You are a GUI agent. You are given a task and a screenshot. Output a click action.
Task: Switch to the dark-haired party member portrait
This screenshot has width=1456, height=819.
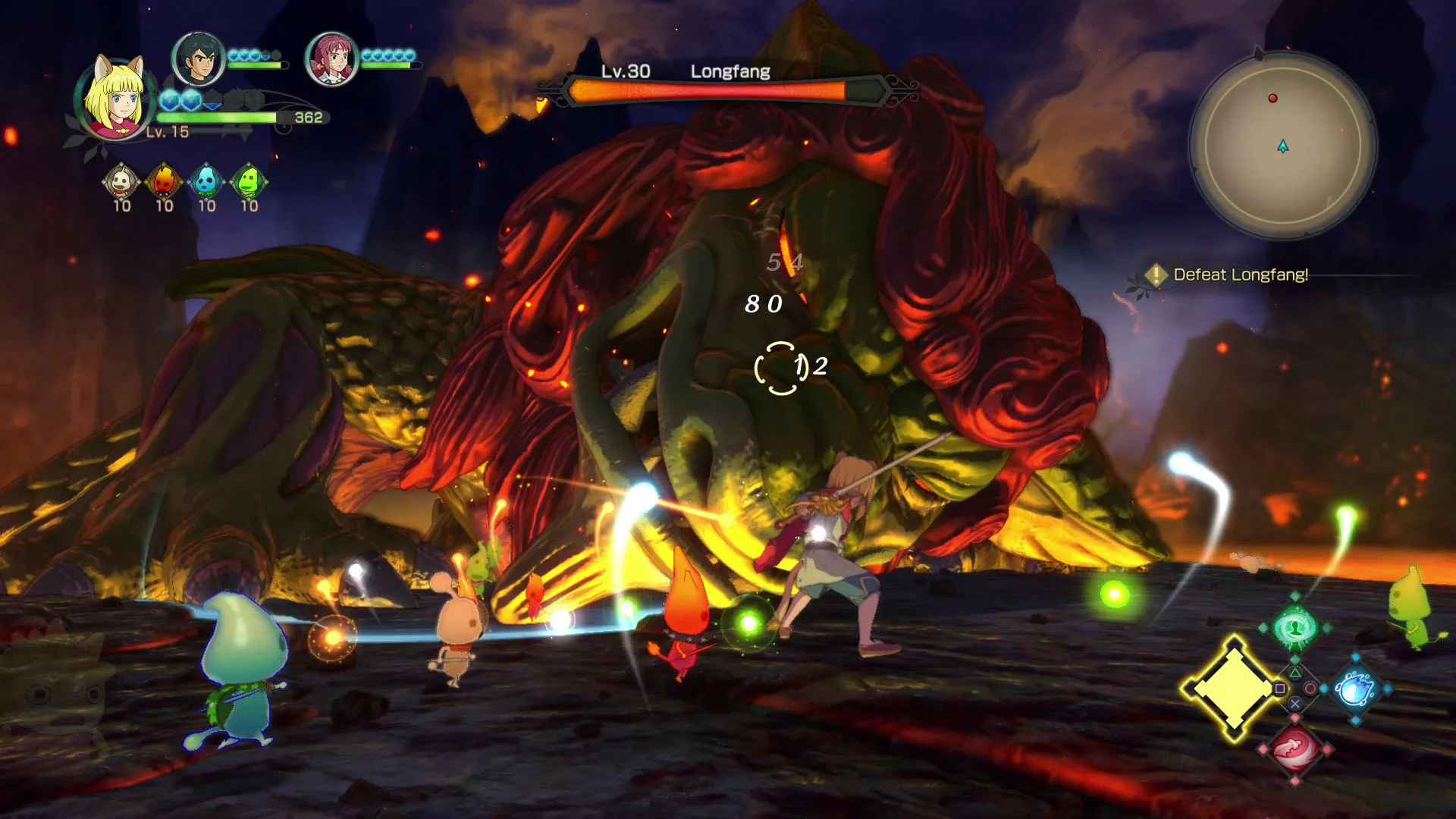click(198, 58)
